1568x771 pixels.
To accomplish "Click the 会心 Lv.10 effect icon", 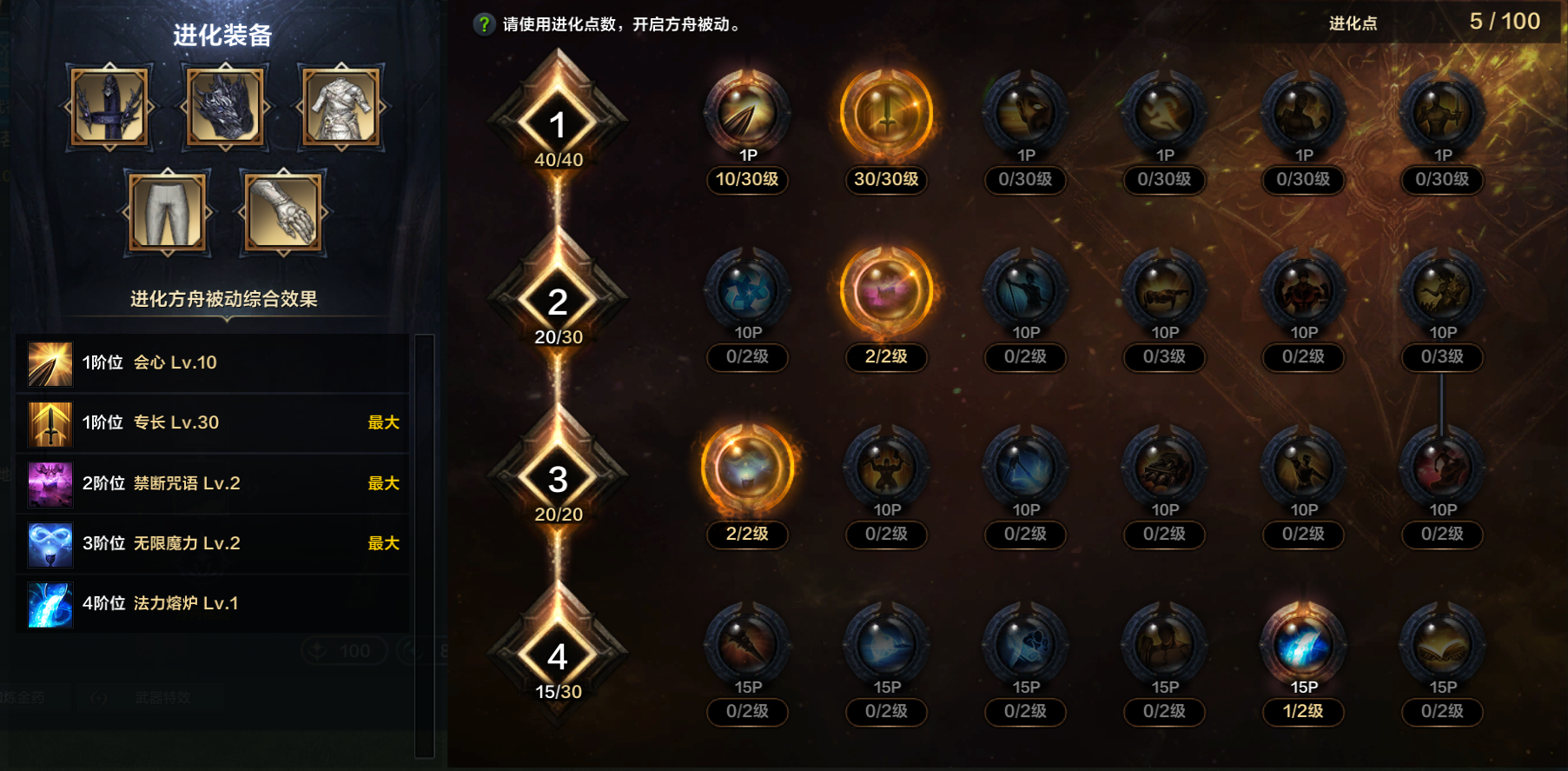I will click(x=48, y=362).
